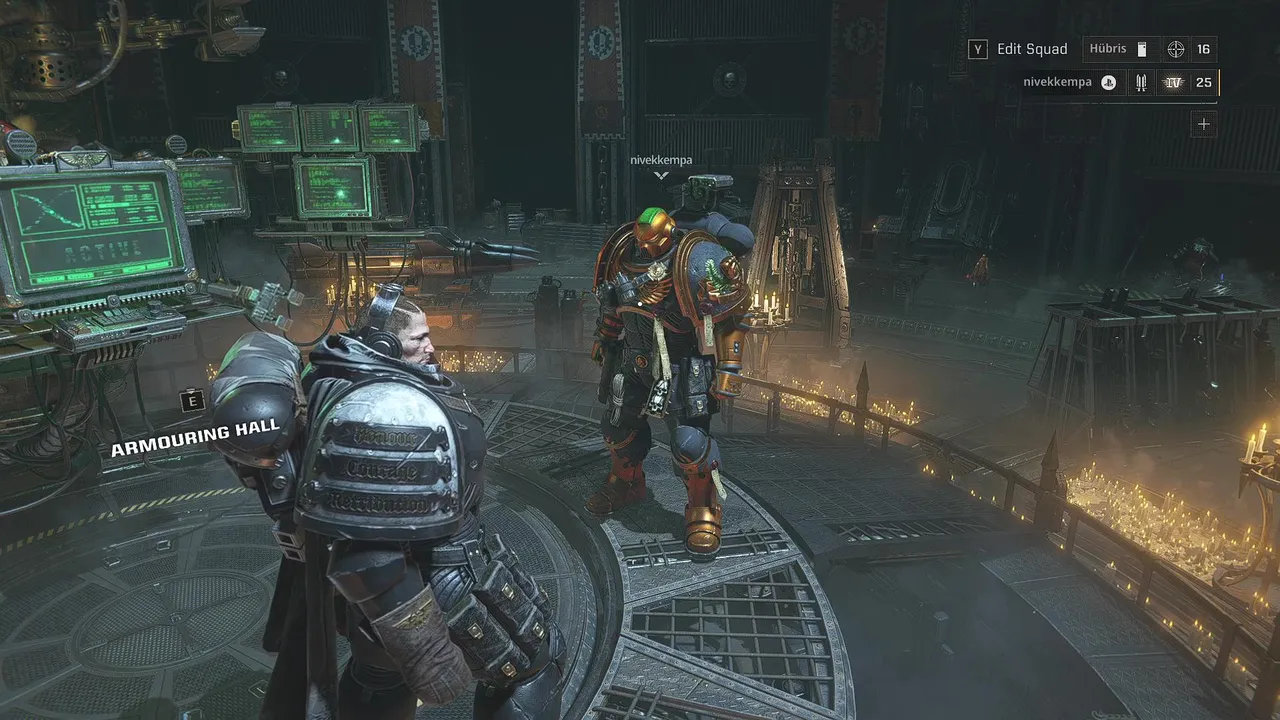Click Hübris's crosshair class icon
Screen dimensions: 1280x720
tap(1176, 49)
